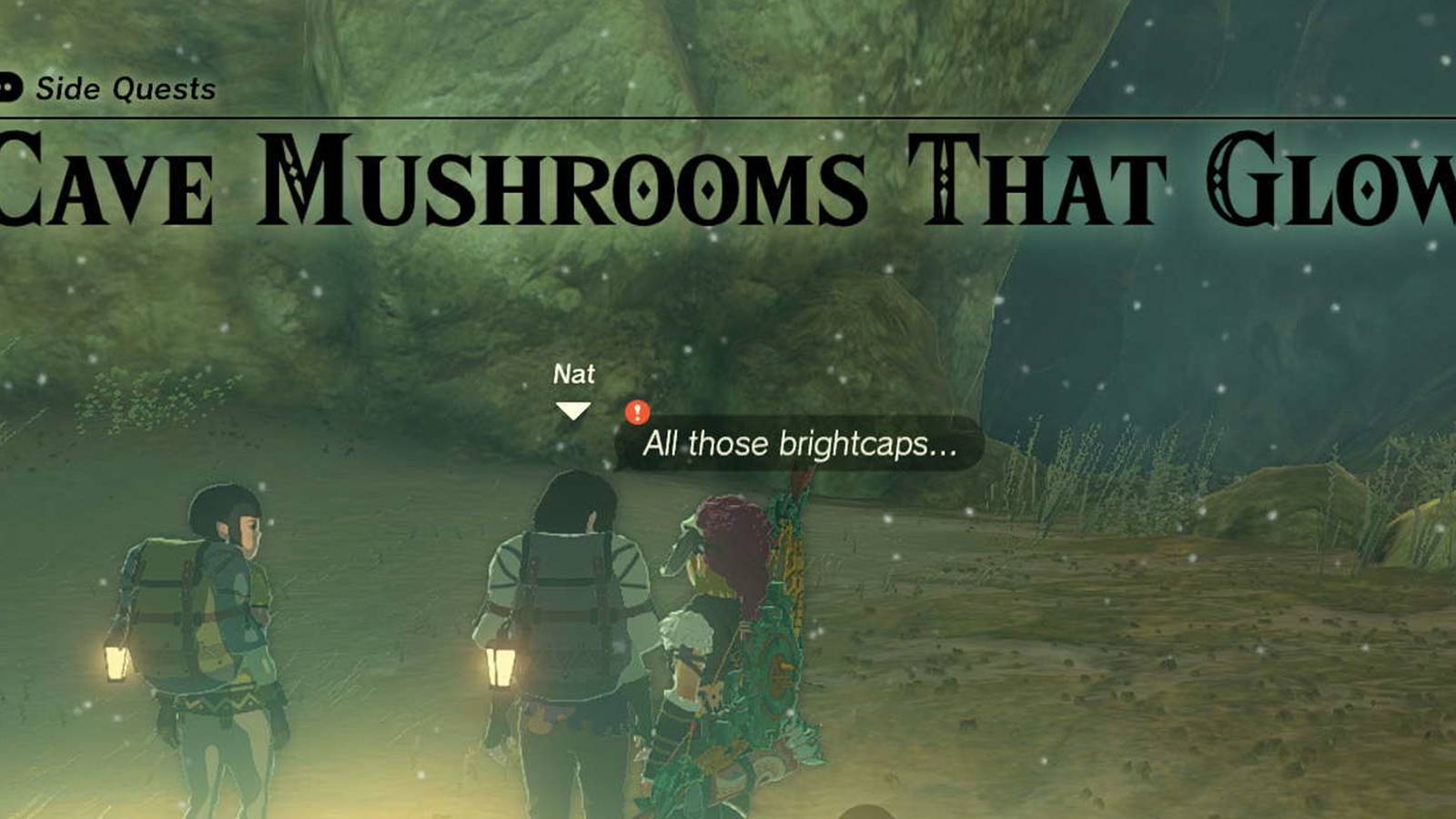
Task: Open the Side Quests label
Action: (124, 88)
